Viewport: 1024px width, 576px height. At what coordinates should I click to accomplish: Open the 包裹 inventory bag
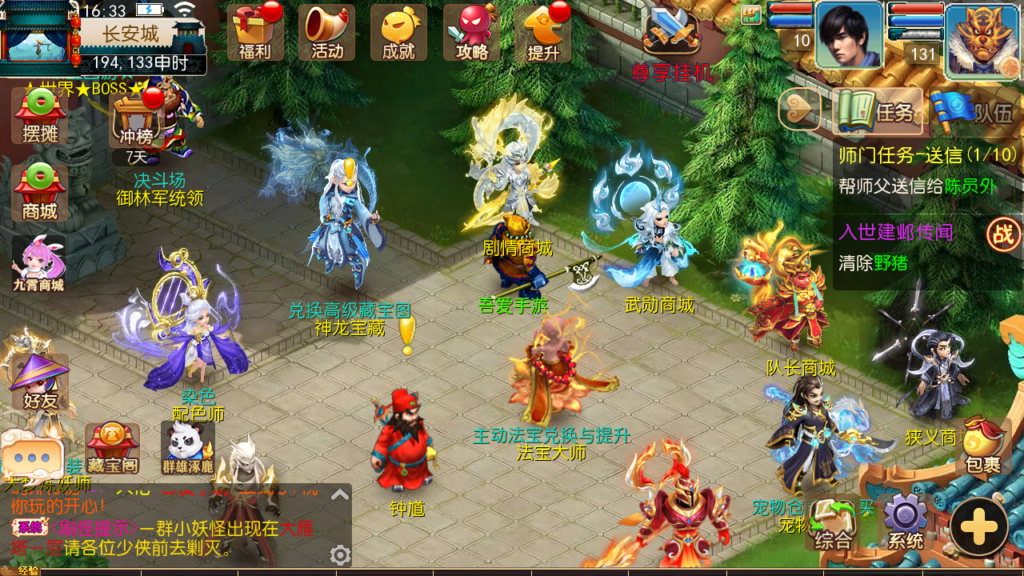pyautogui.click(x=981, y=446)
